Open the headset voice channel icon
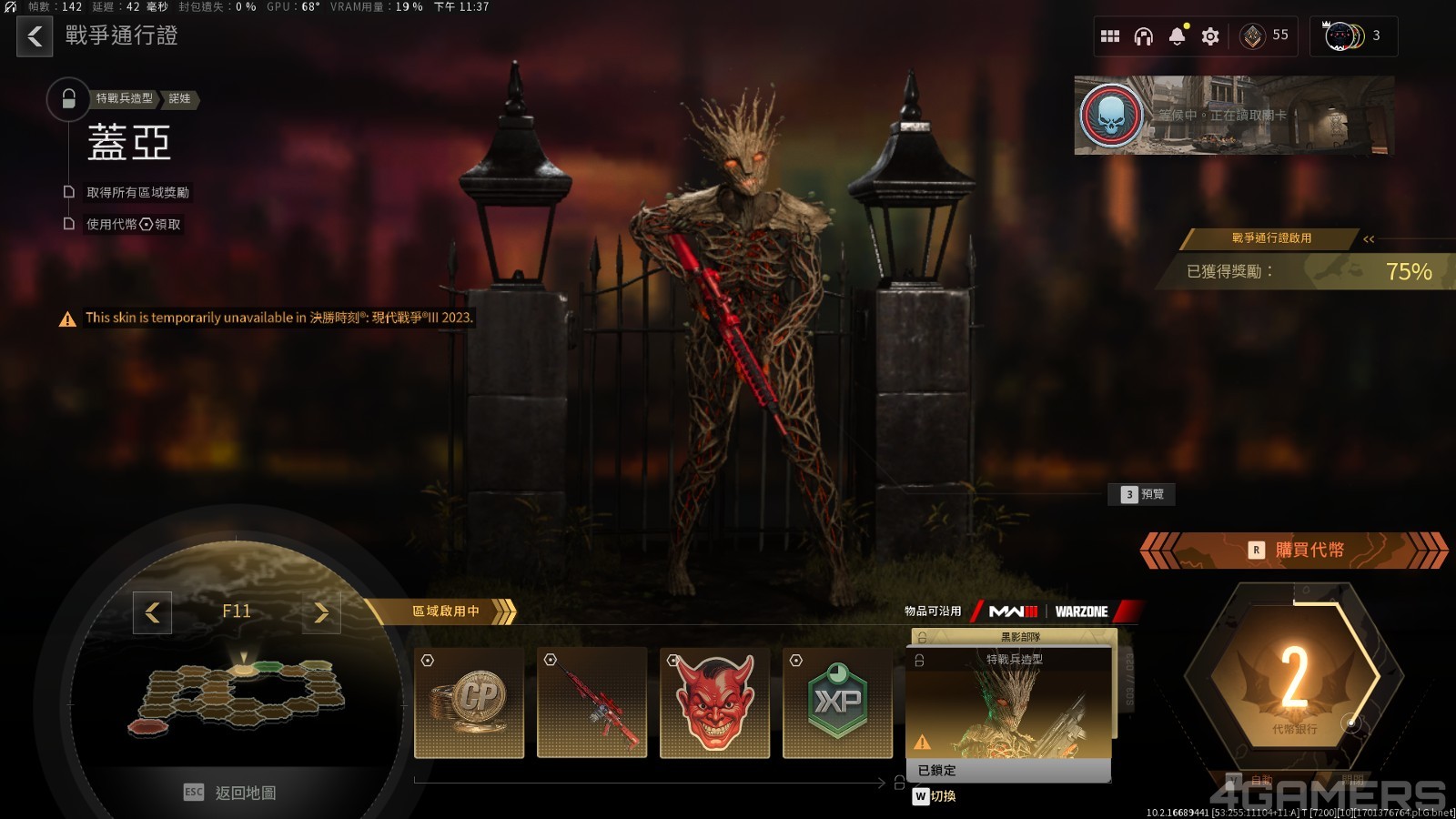1456x819 pixels. (x=1144, y=36)
